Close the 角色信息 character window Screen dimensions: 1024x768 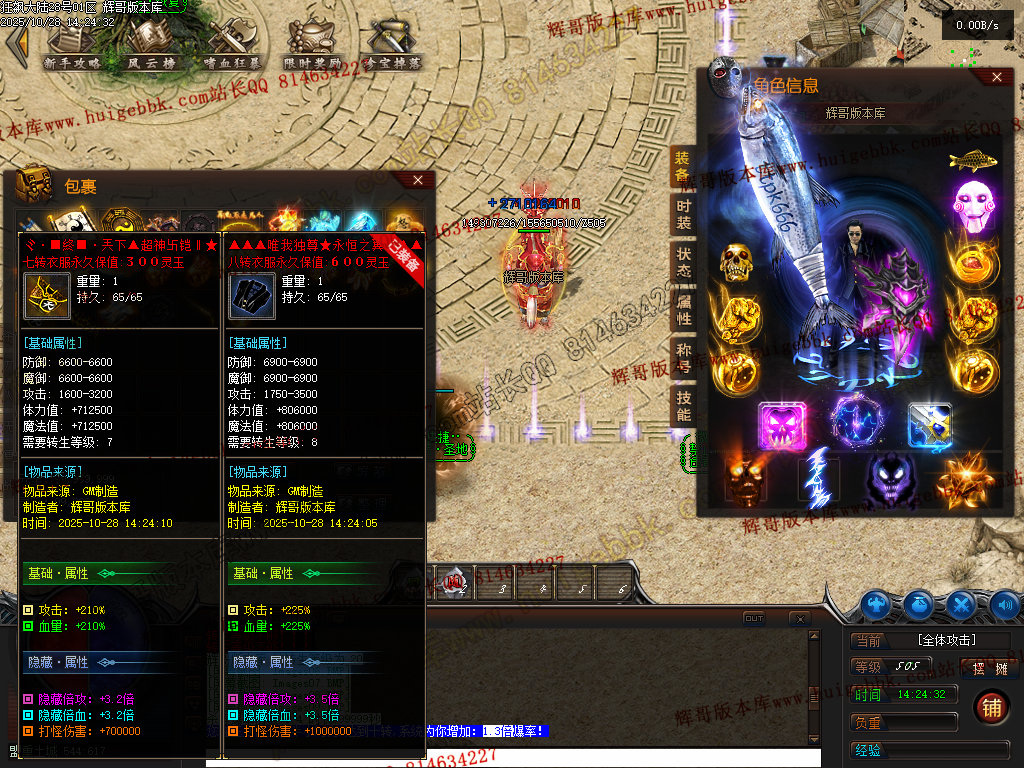tap(996, 77)
